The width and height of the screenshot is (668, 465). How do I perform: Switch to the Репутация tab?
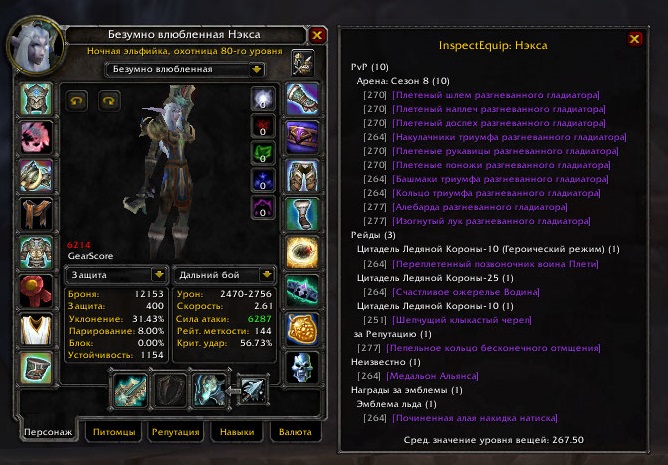pos(177,432)
